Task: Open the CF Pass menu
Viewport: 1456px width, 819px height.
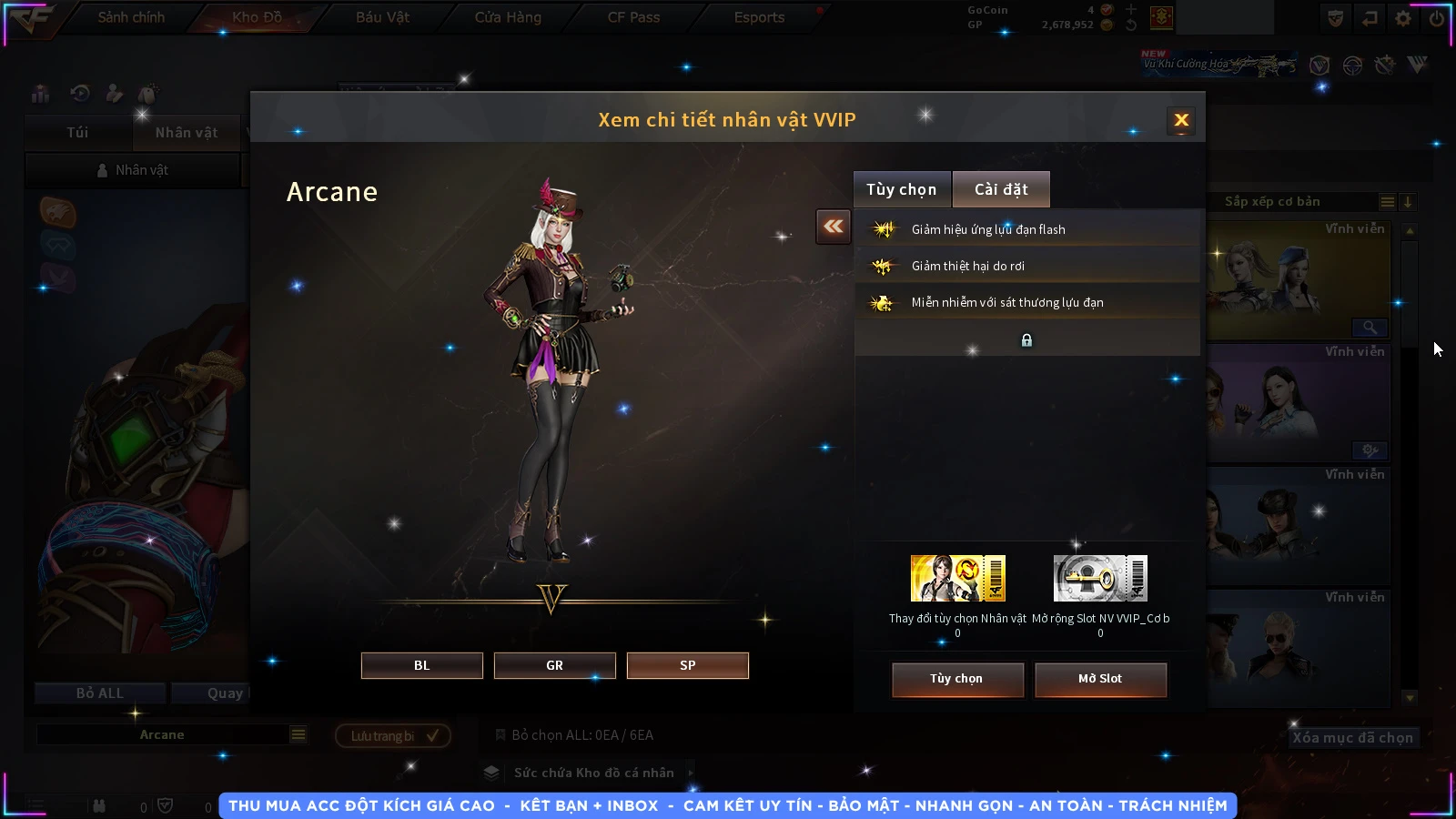Action: pyautogui.click(x=633, y=17)
